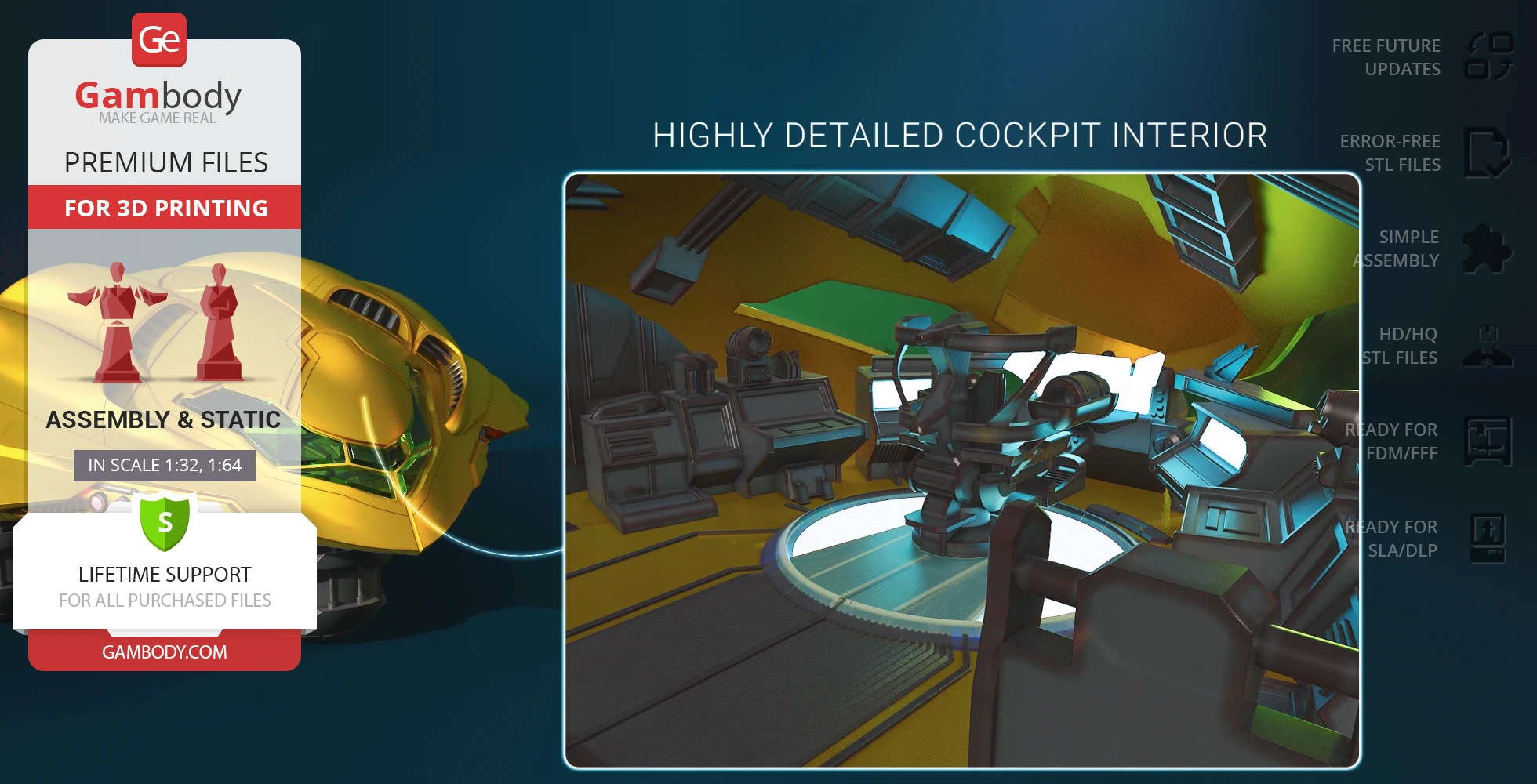The image size is (1537, 784).
Task: Select the Ready for FDM/FFF printer icon
Action: (1488, 441)
